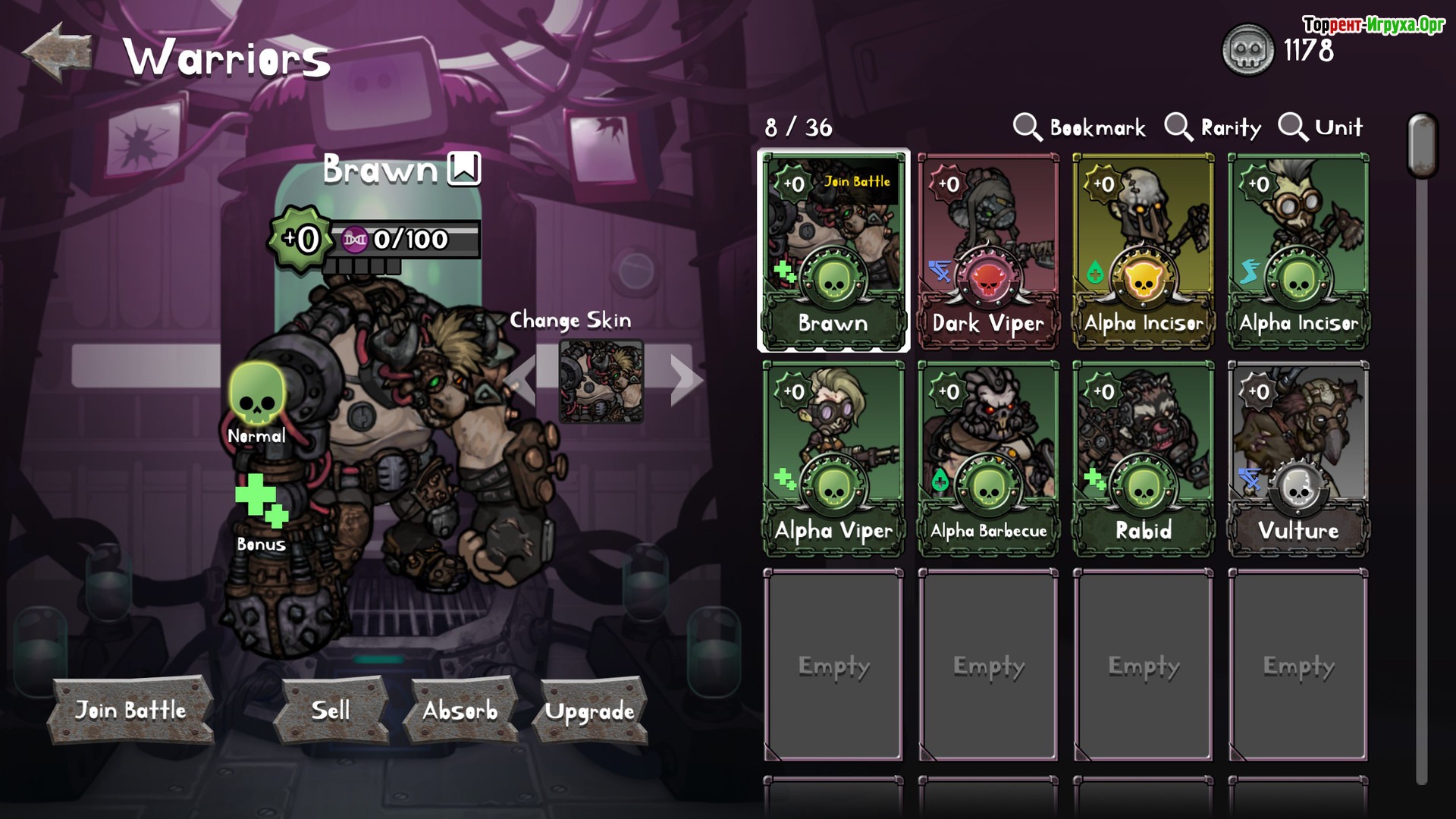Pick the Vulture warrior card
This screenshot has width=1456, height=819.
pos(1298,459)
